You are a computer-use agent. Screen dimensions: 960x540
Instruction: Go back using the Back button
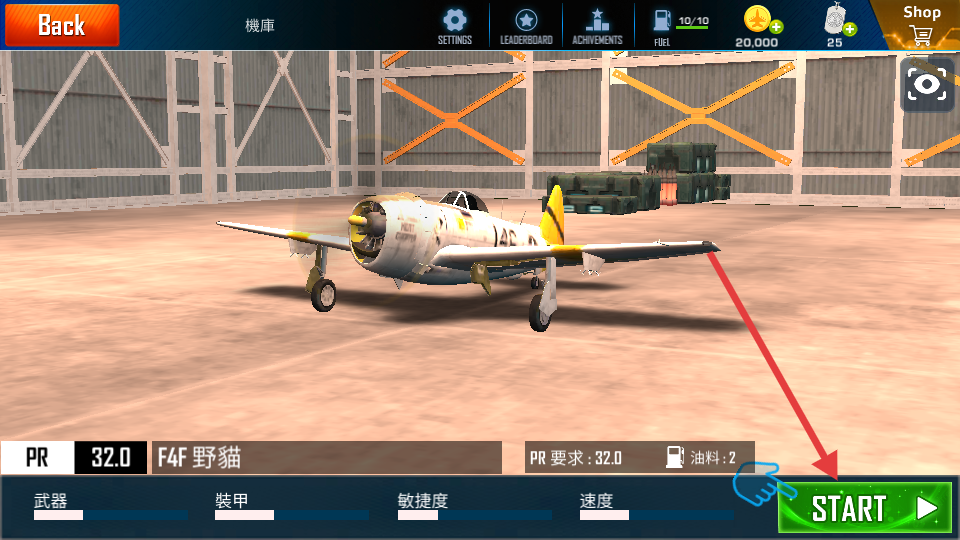coord(61,25)
